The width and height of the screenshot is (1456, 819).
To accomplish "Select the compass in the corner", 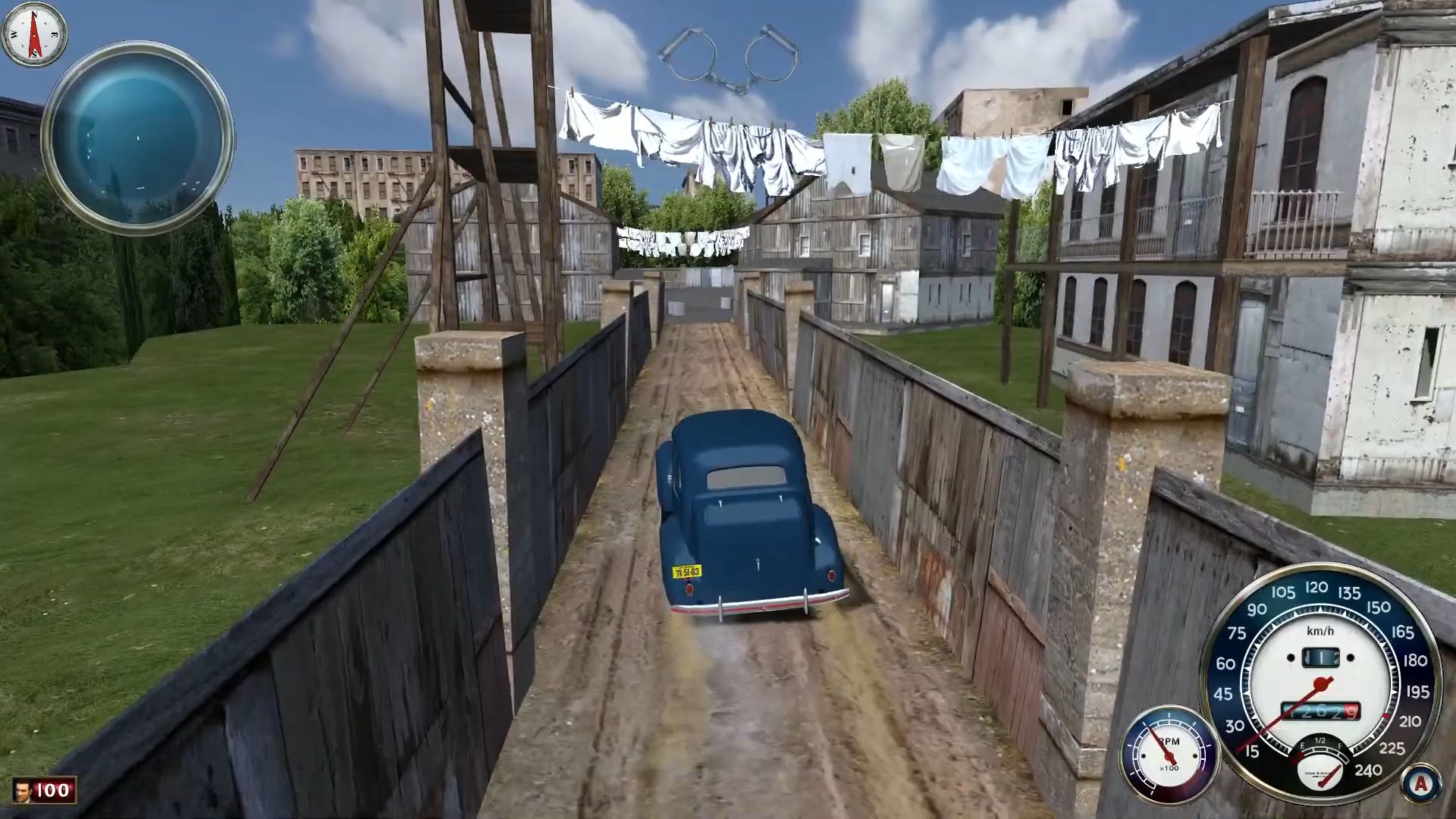I will [x=34, y=34].
